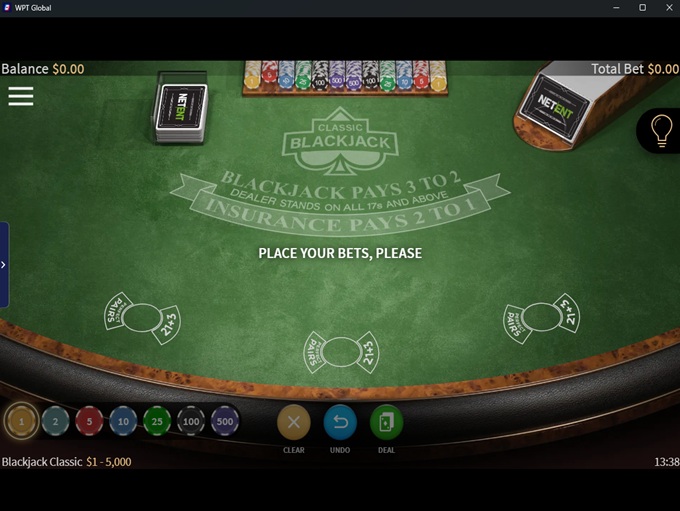The width and height of the screenshot is (680, 511).
Task: Maximize the WPT Global window
Action: (642, 8)
